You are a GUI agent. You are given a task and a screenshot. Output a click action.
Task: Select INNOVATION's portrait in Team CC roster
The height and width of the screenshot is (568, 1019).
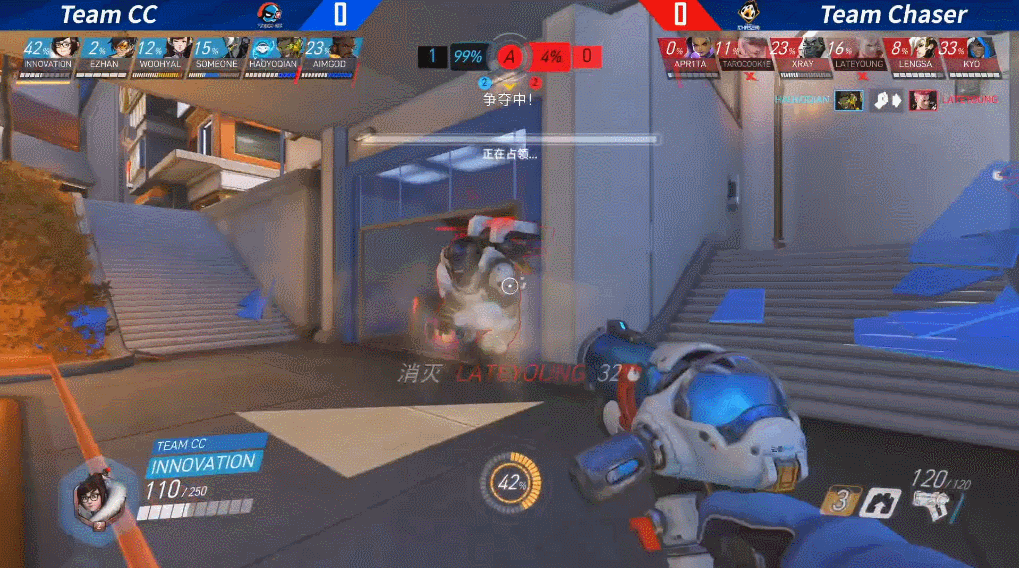pyautogui.click(x=64, y=47)
